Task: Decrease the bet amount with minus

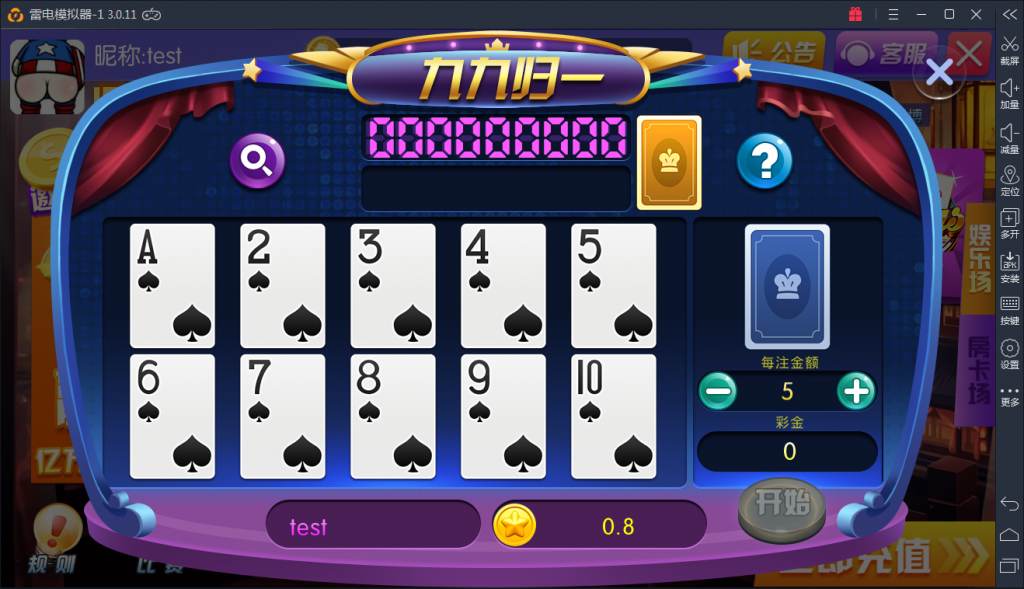Action: pyautogui.click(x=718, y=390)
